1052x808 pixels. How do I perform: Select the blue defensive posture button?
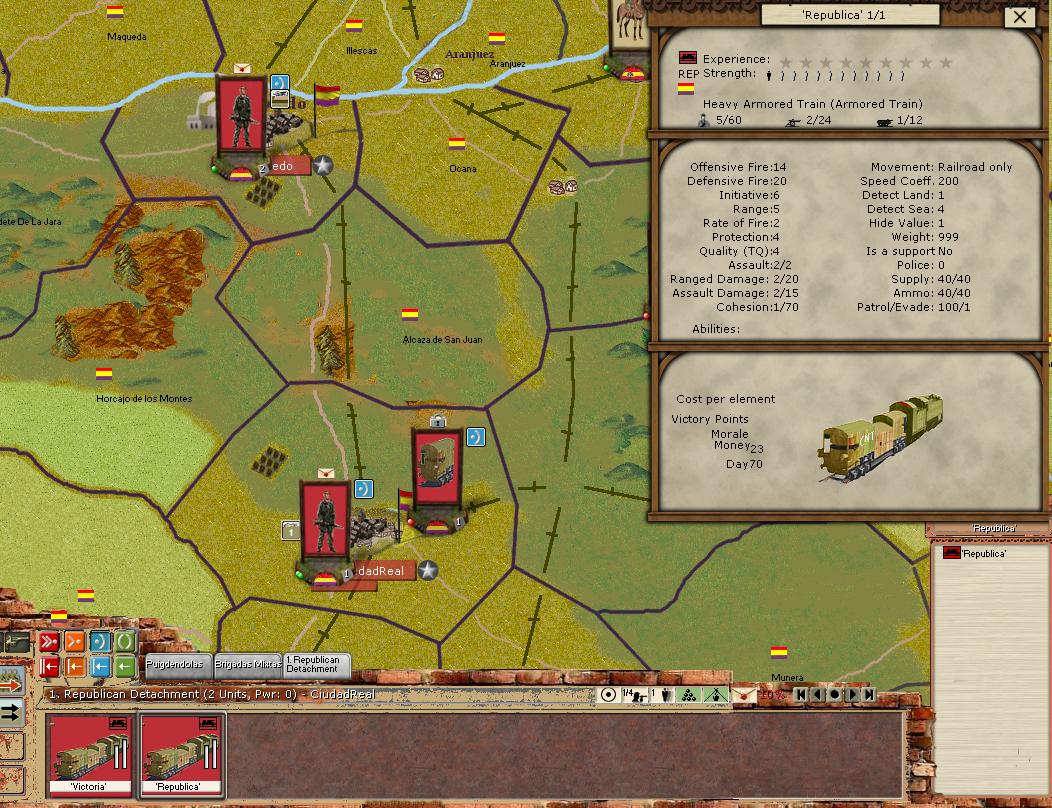100,641
